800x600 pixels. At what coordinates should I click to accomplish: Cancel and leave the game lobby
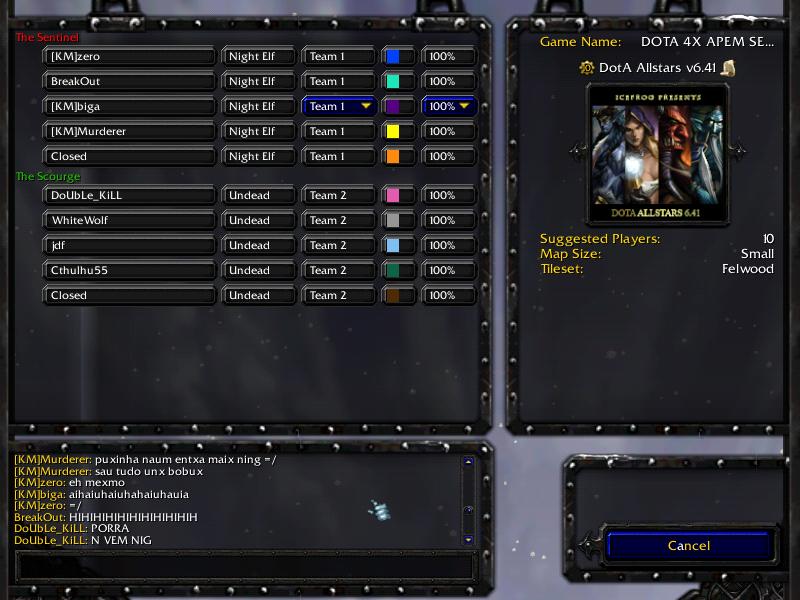tap(688, 546)
